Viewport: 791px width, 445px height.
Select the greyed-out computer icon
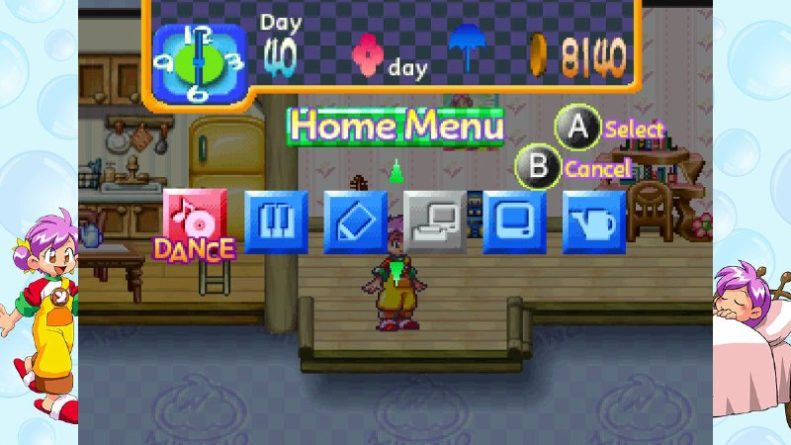coord(435,221)
